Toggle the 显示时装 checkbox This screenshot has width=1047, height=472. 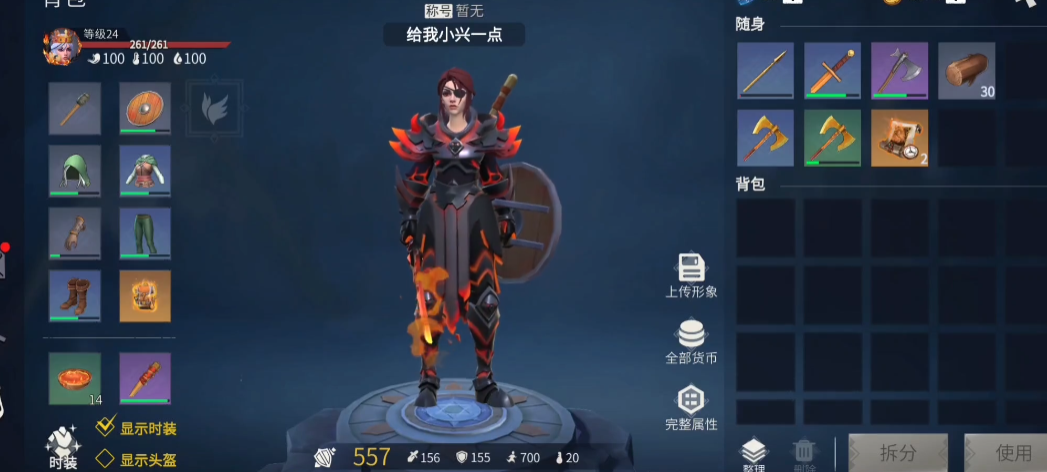[x=106, y=428]
